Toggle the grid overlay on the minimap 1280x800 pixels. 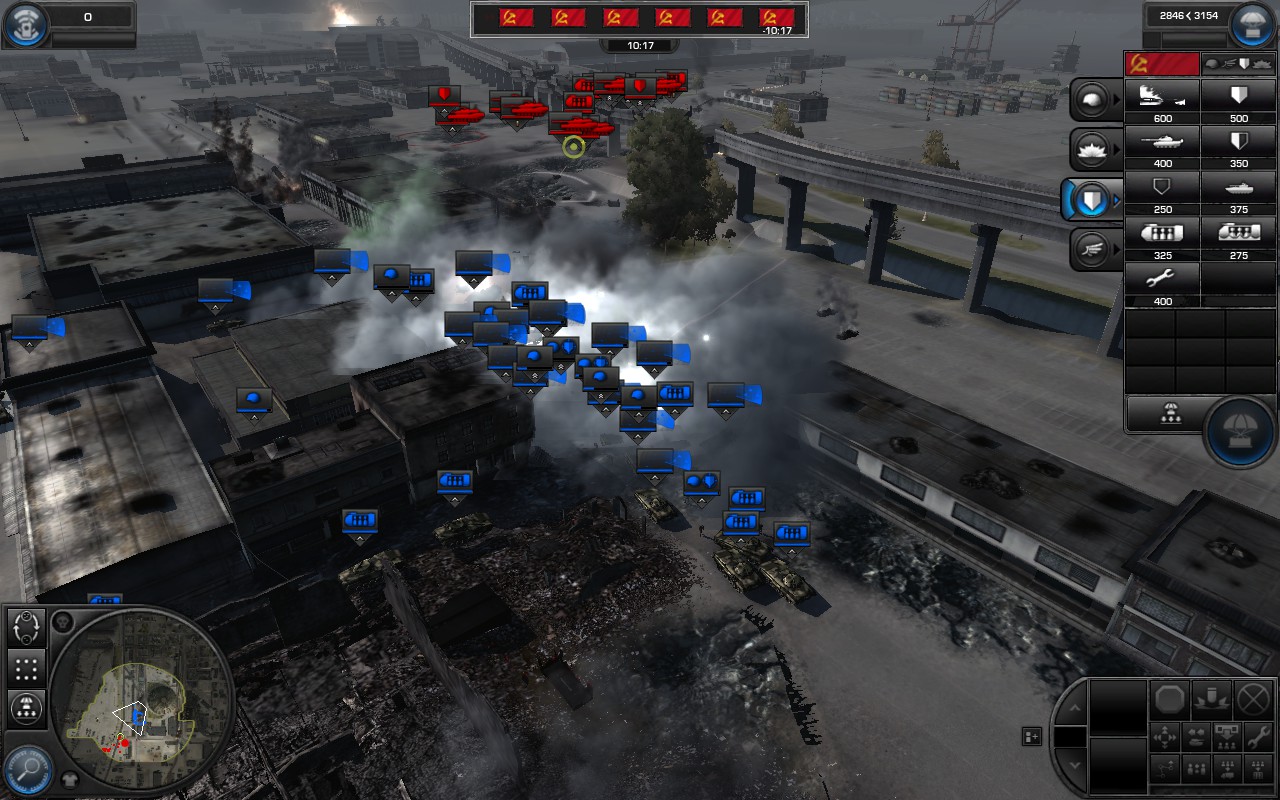pos(25,669)
